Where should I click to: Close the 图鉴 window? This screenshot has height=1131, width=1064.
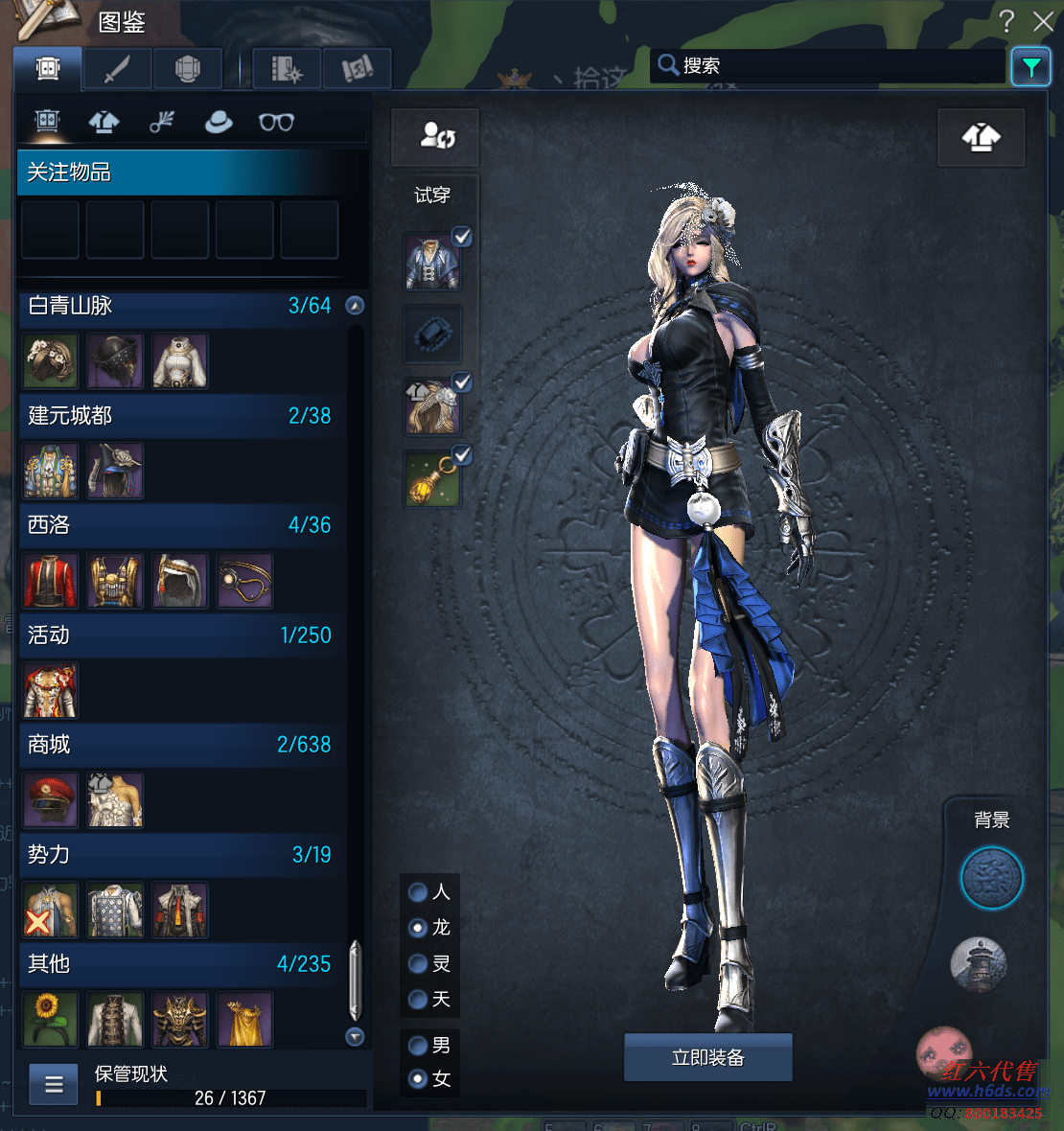(1043, 21)
